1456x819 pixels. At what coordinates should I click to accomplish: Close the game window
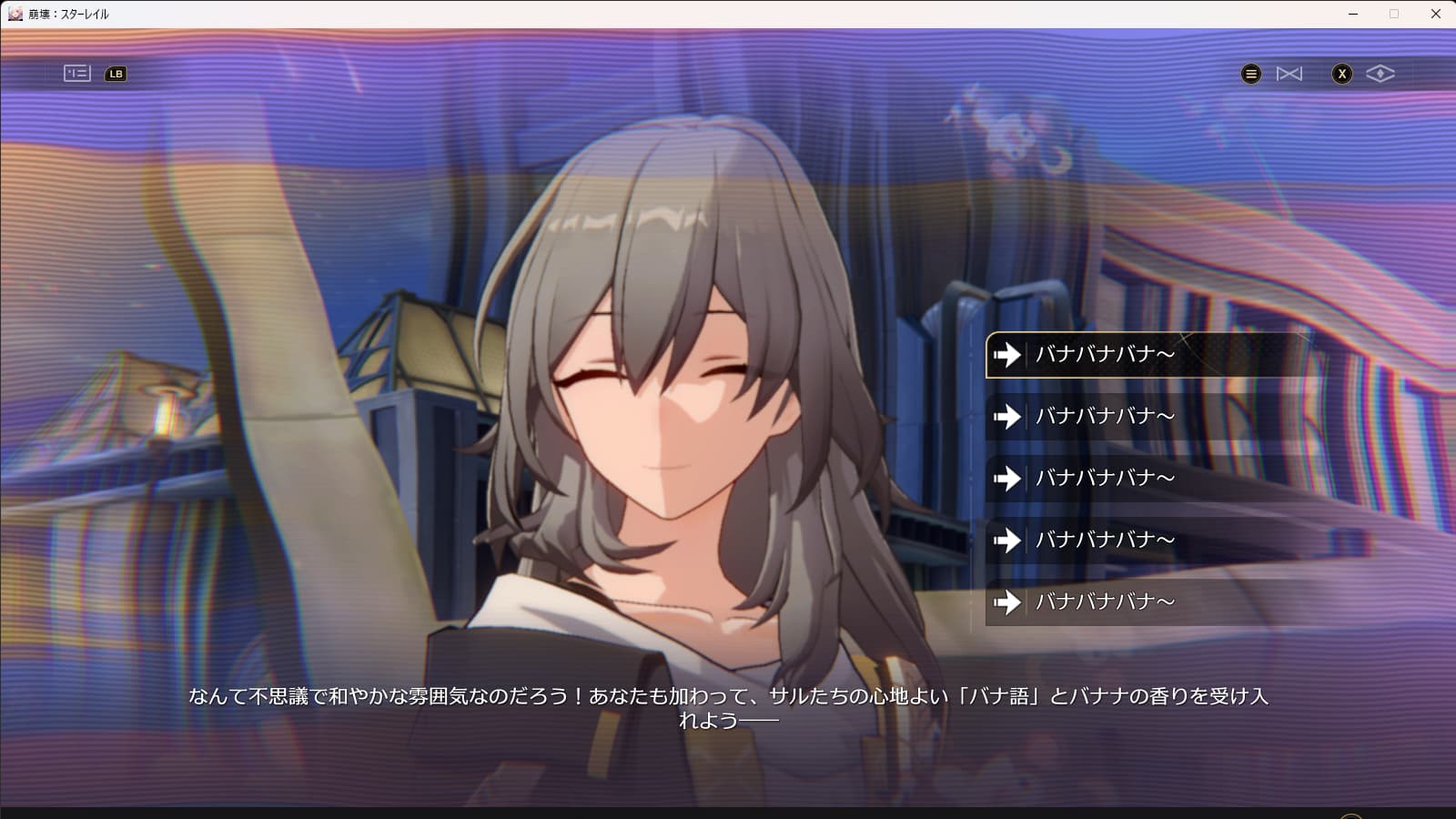[1435, 14]
